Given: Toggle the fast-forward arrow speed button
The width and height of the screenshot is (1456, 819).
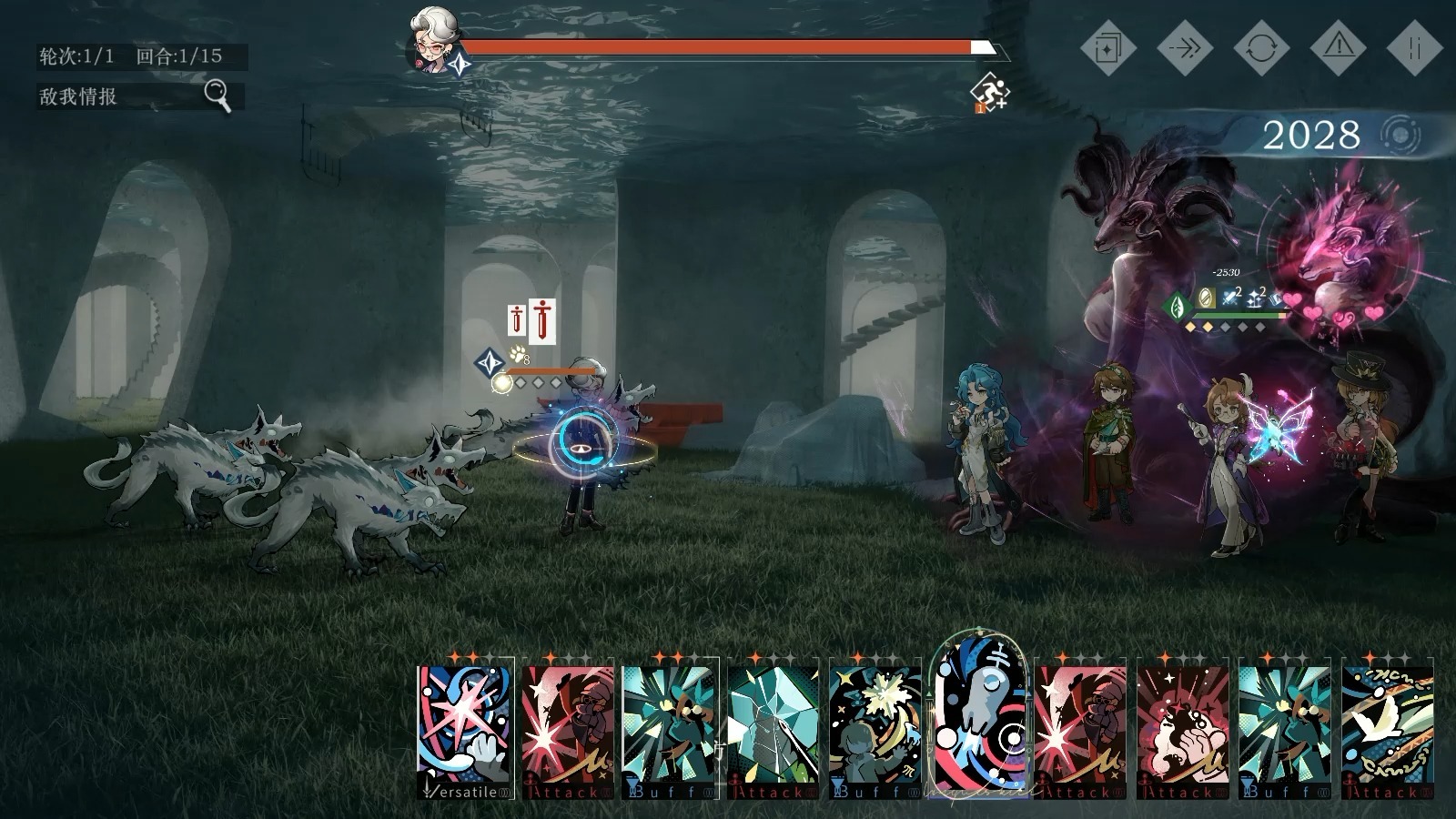Looking at the screenshot, I should click(x=1184, y=47).
